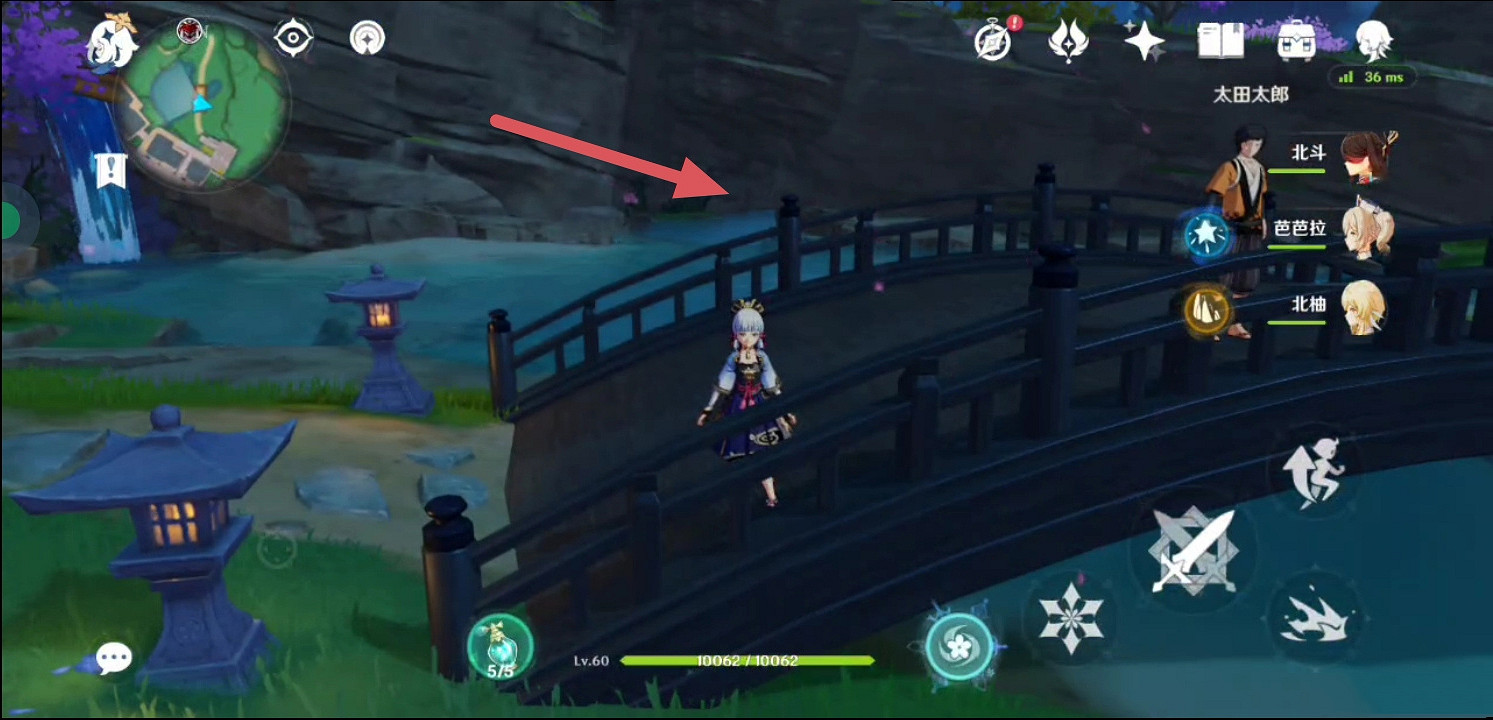Open the Wish star icon

(1143, 40)
